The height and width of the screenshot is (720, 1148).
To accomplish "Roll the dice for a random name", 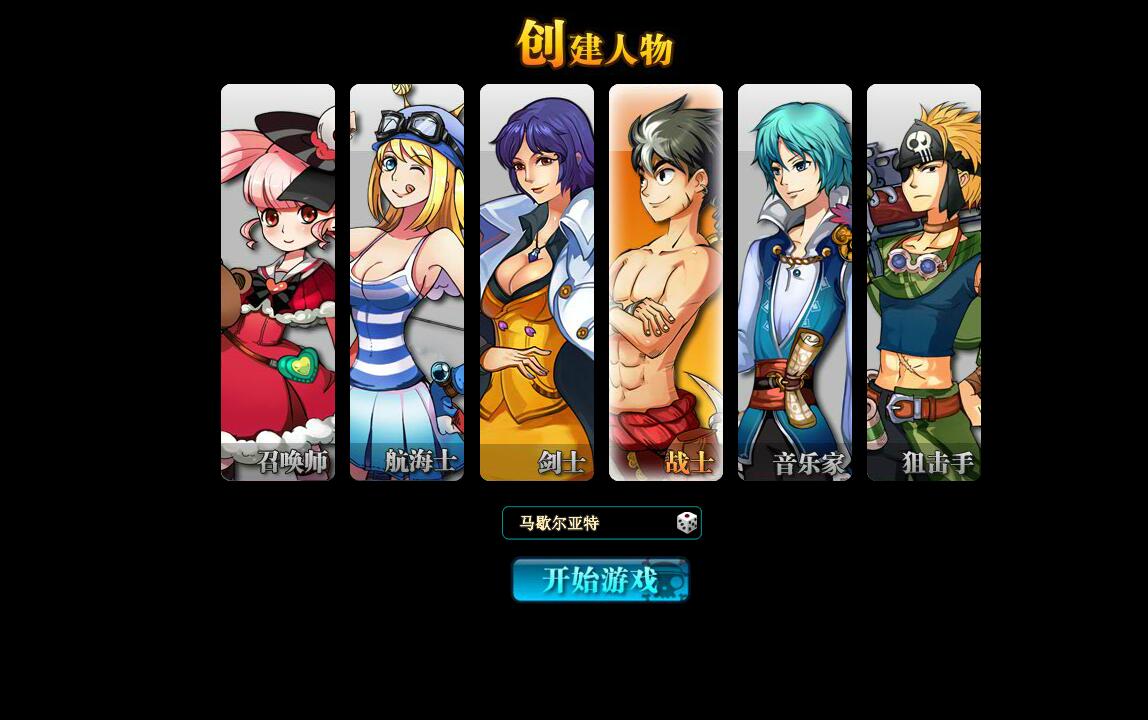I will [687, 523].
